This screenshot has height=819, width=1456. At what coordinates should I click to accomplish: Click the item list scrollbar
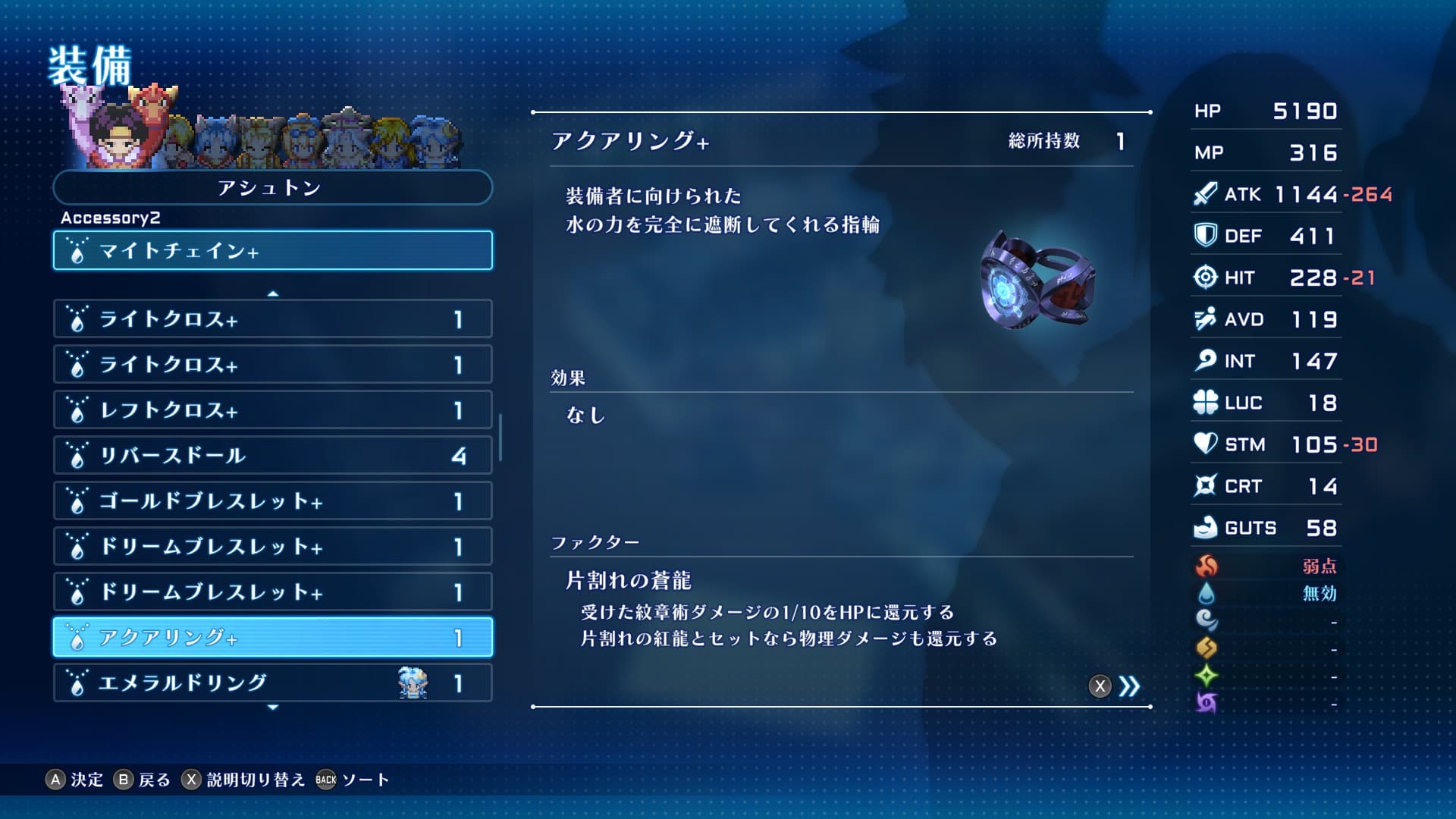pos(500,437)
